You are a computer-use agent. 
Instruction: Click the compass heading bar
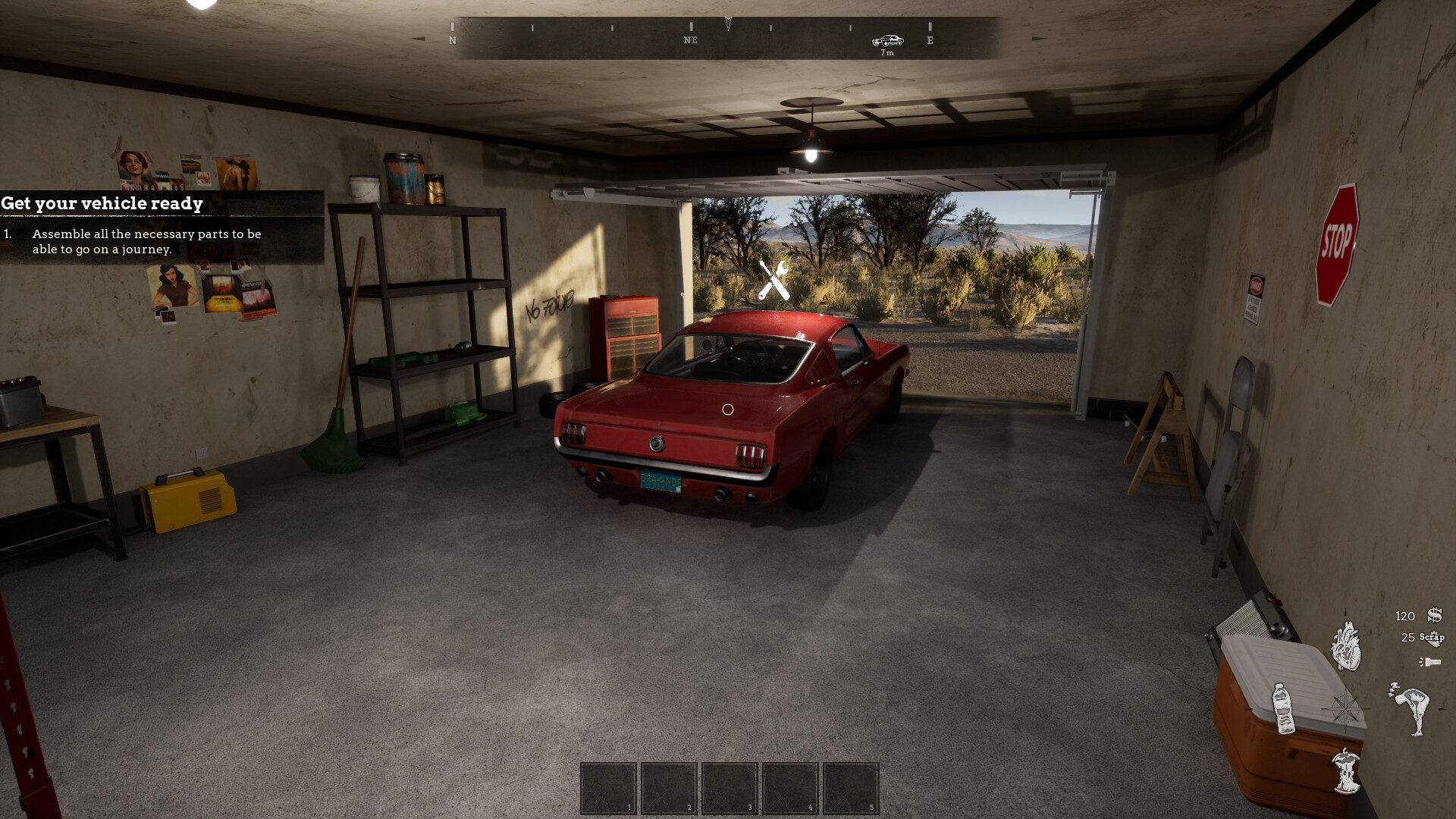click(x=728, y=30)
